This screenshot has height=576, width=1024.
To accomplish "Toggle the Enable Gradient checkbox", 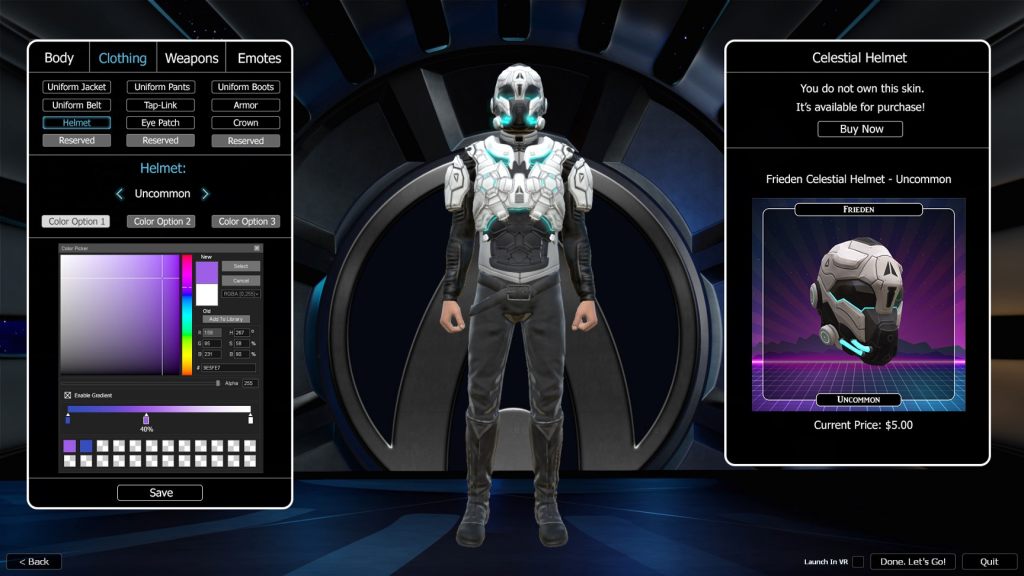I will 68,395.
